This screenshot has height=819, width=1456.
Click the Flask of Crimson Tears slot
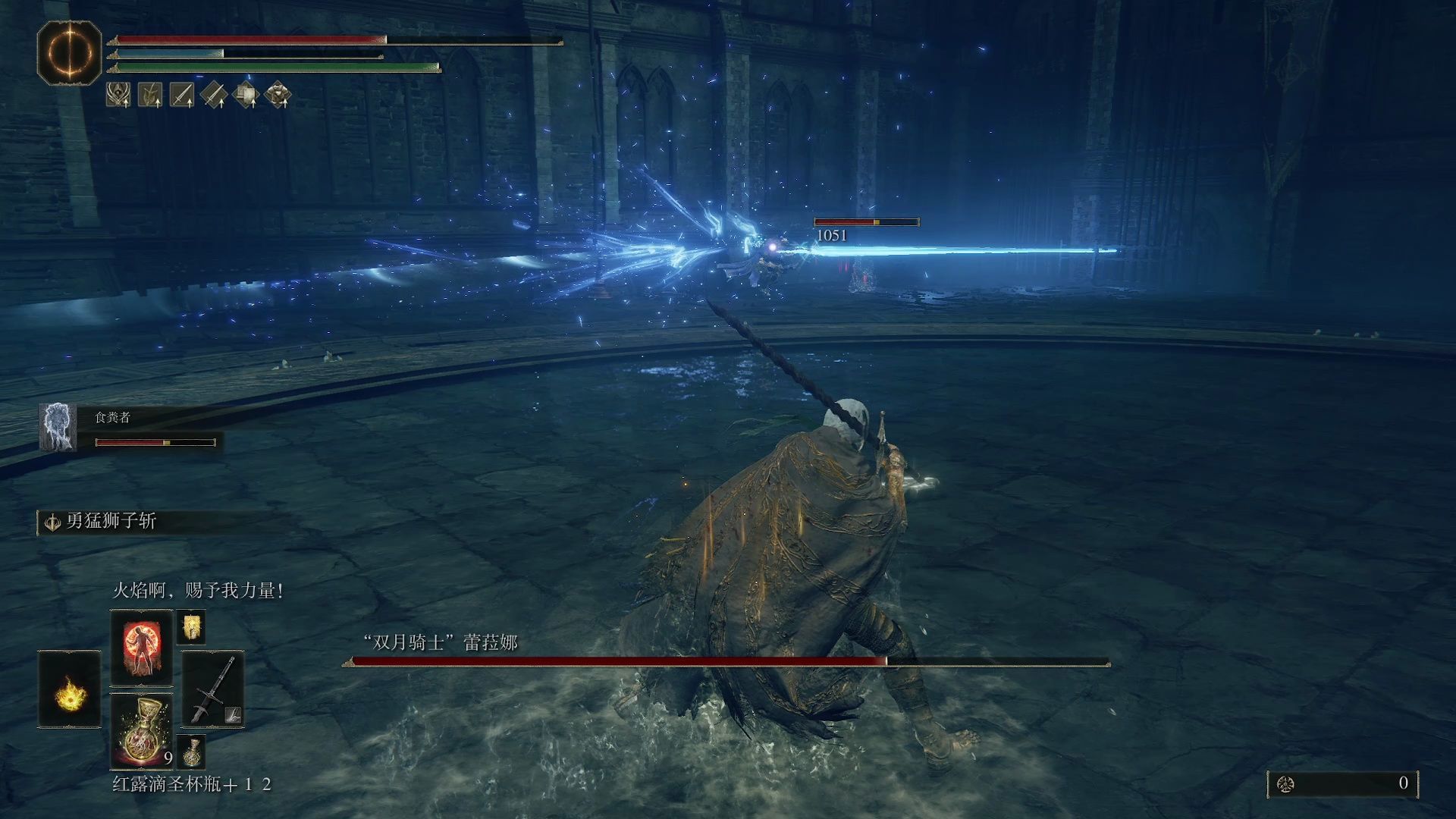pyautogui.click(x=142, y=730)
